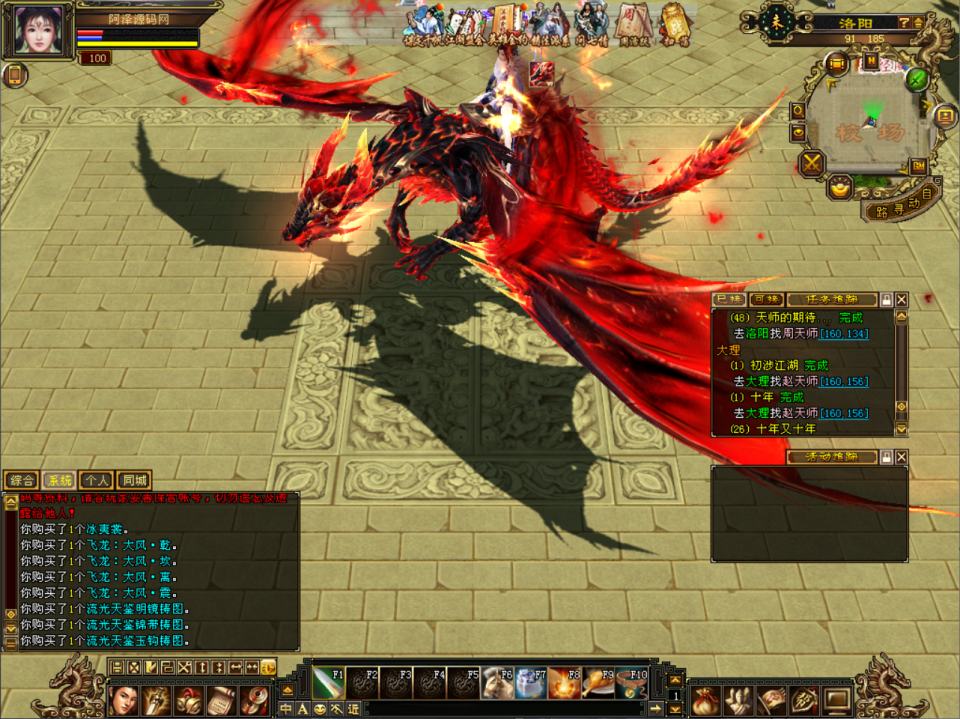Close the quest tracking panel

(x=902, y=299)
